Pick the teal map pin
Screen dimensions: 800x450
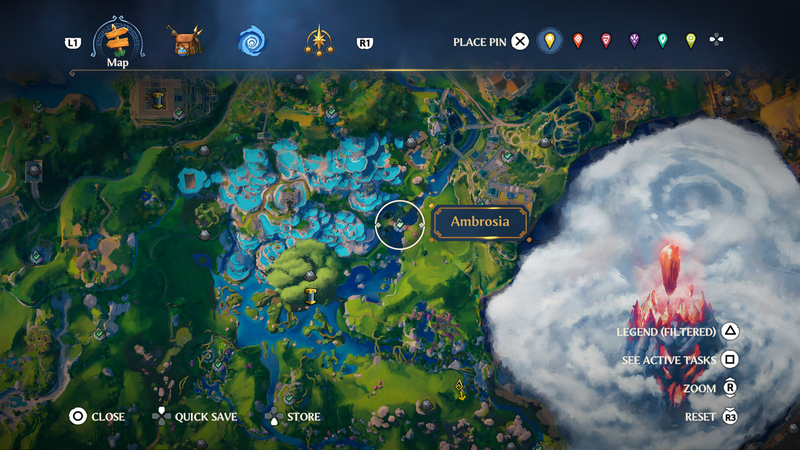(x=662, y=41)
